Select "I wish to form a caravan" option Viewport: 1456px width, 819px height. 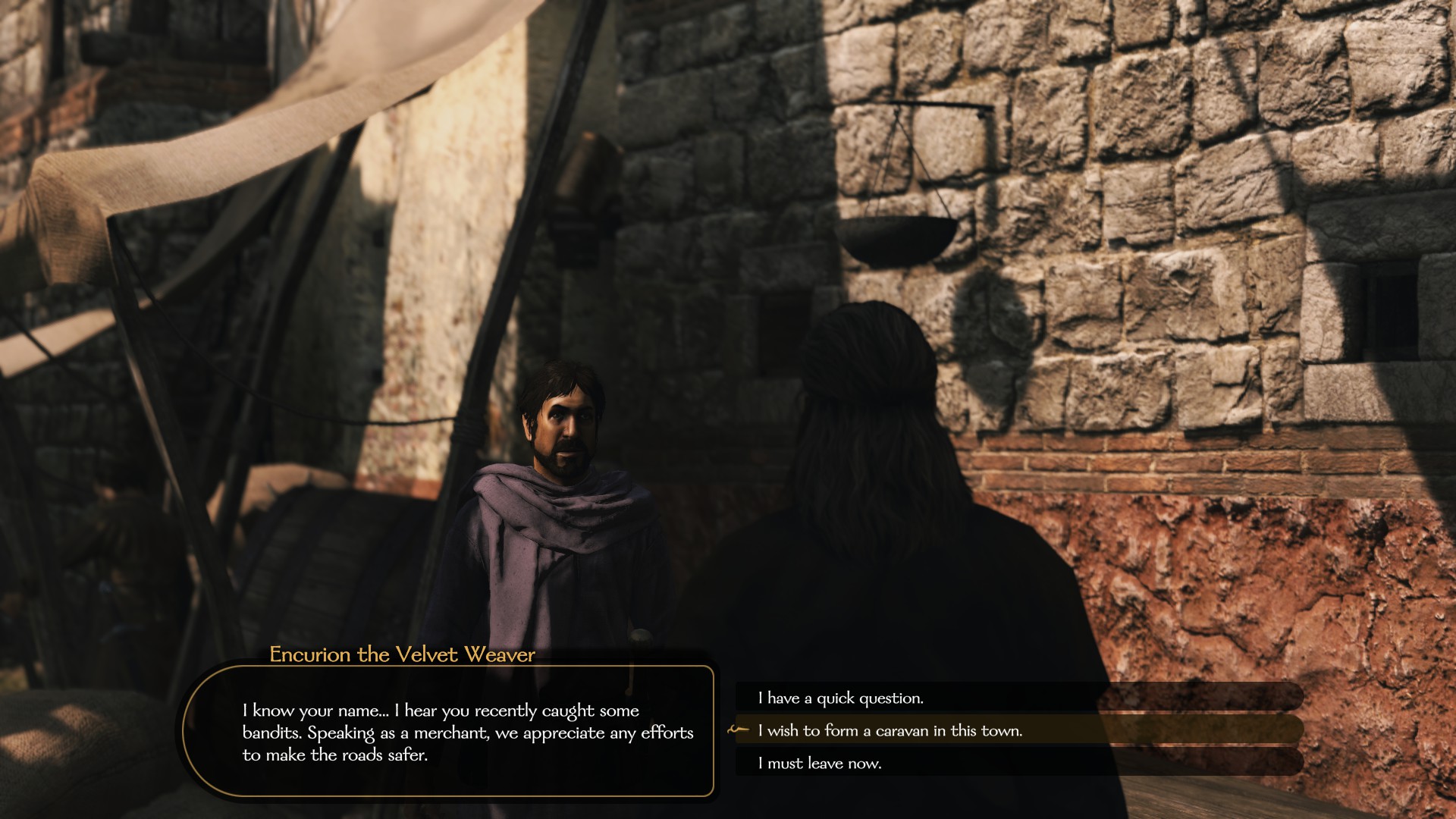click(890, 730)
